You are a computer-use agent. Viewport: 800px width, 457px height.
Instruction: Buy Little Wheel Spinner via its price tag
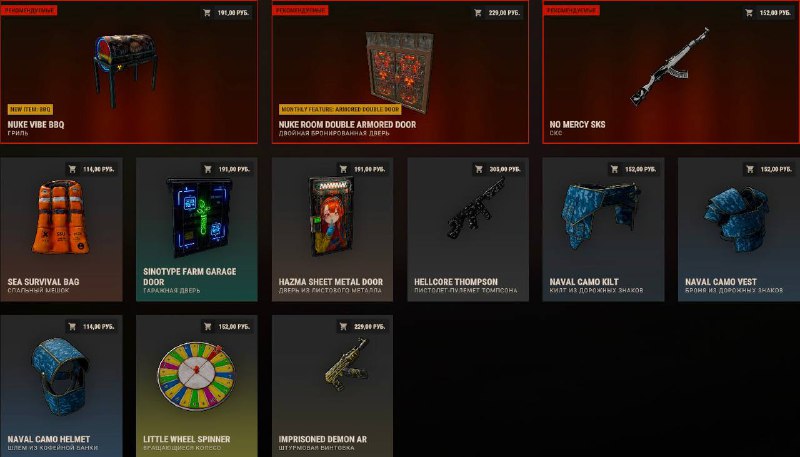click(226, 326)
